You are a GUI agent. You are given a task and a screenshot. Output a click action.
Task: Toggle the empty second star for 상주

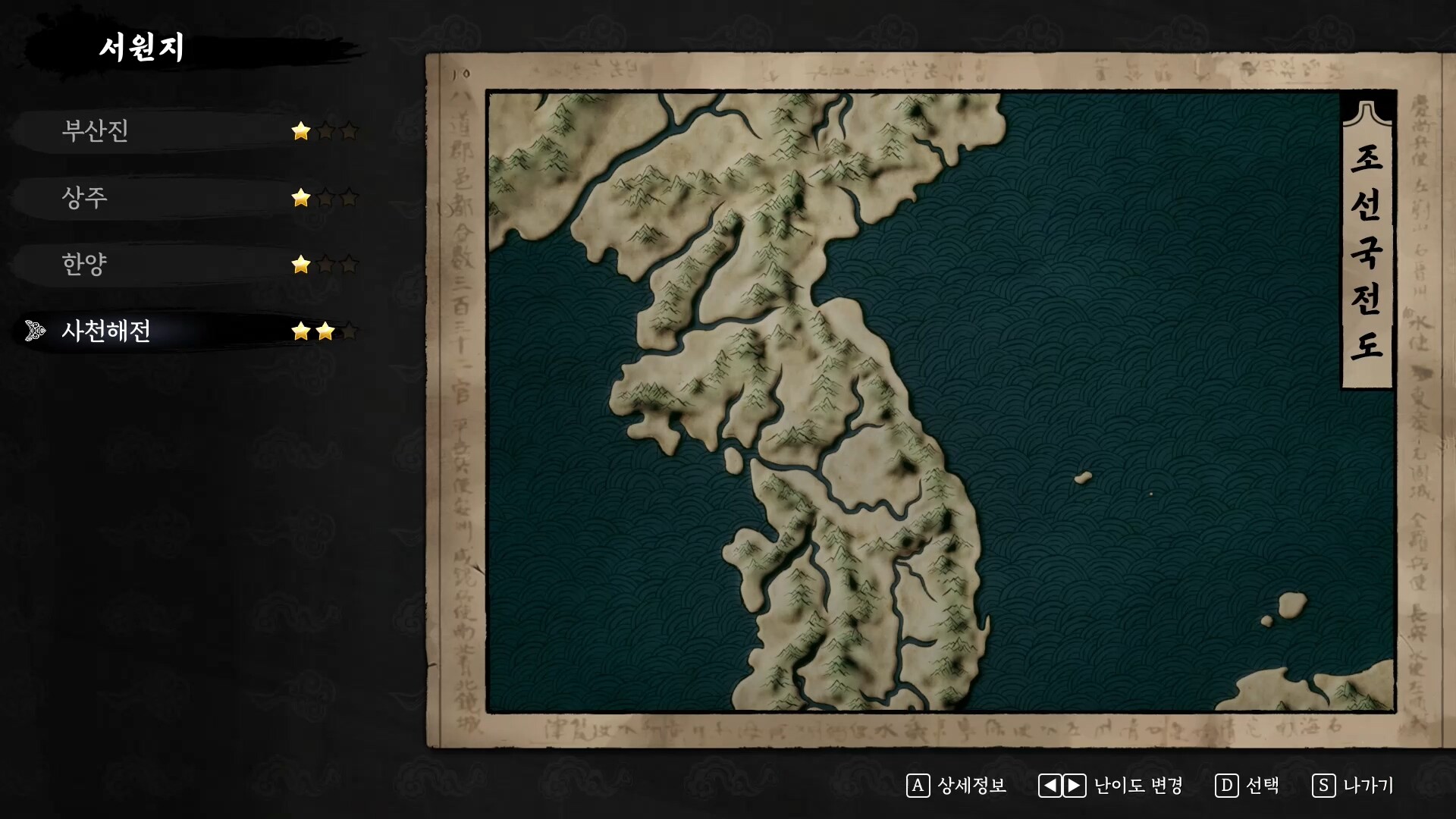point(325,197)
